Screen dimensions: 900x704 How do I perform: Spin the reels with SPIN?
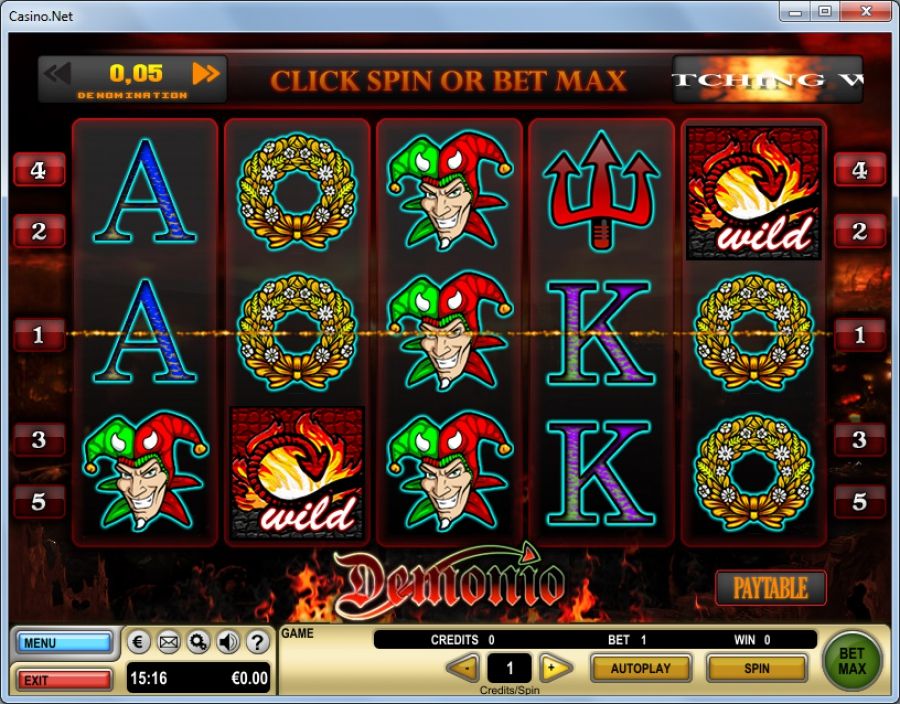click(756, 668)
